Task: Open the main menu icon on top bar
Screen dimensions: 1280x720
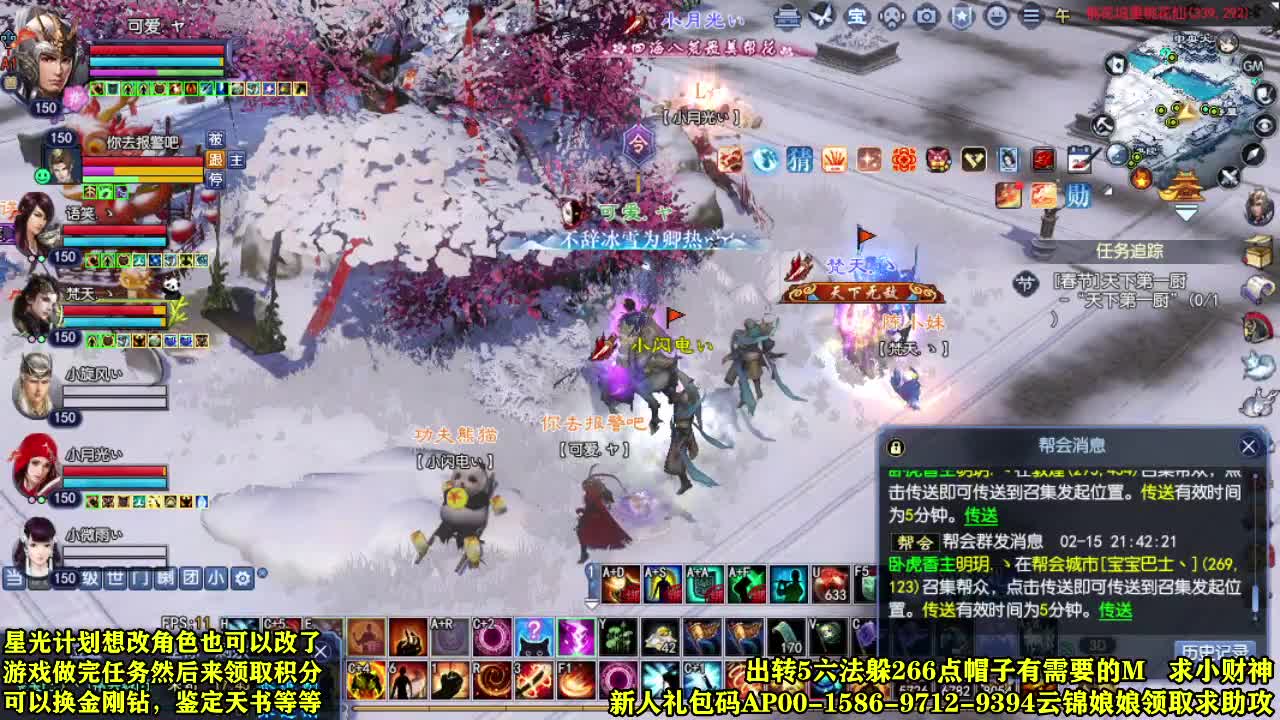Action: click(1030, 17)
